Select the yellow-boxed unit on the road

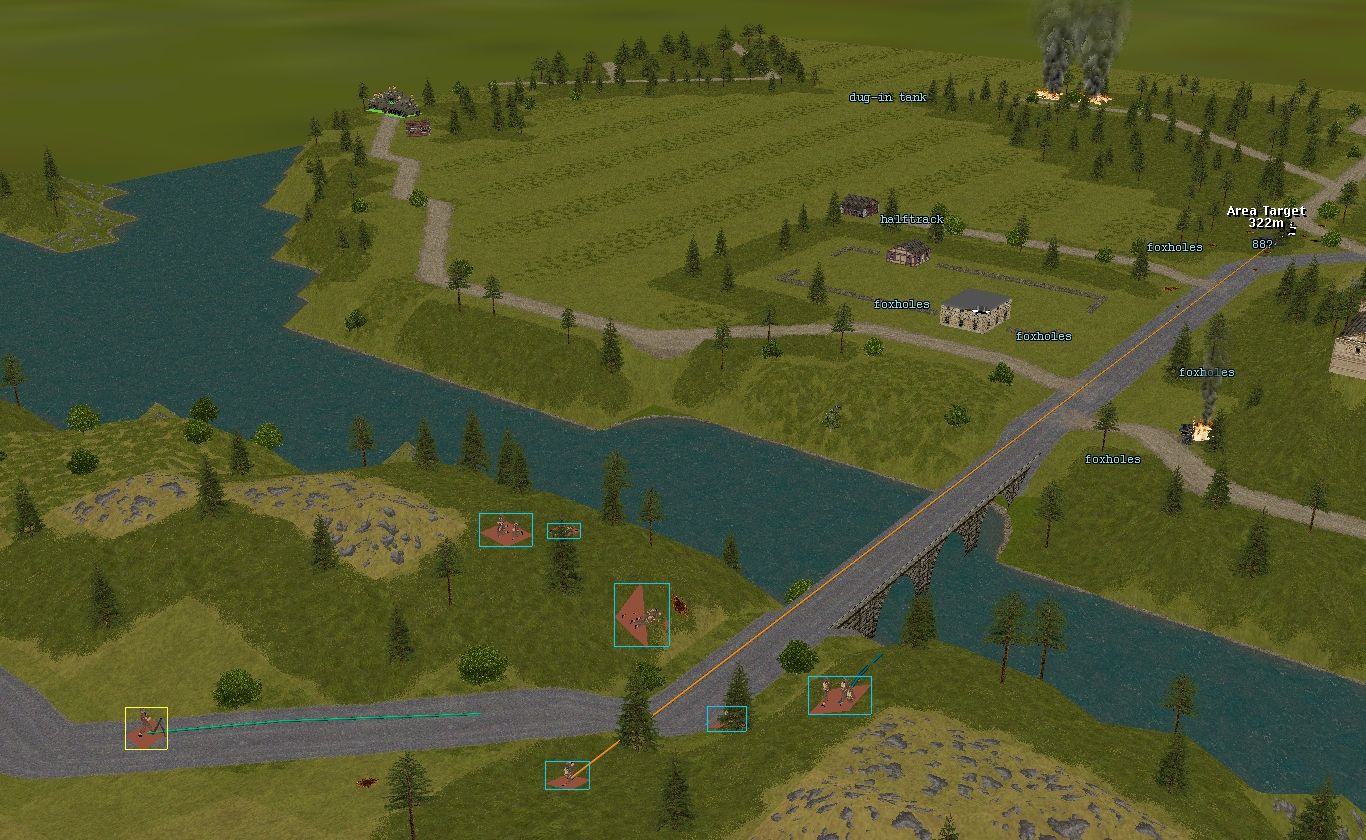click(146, 728)
